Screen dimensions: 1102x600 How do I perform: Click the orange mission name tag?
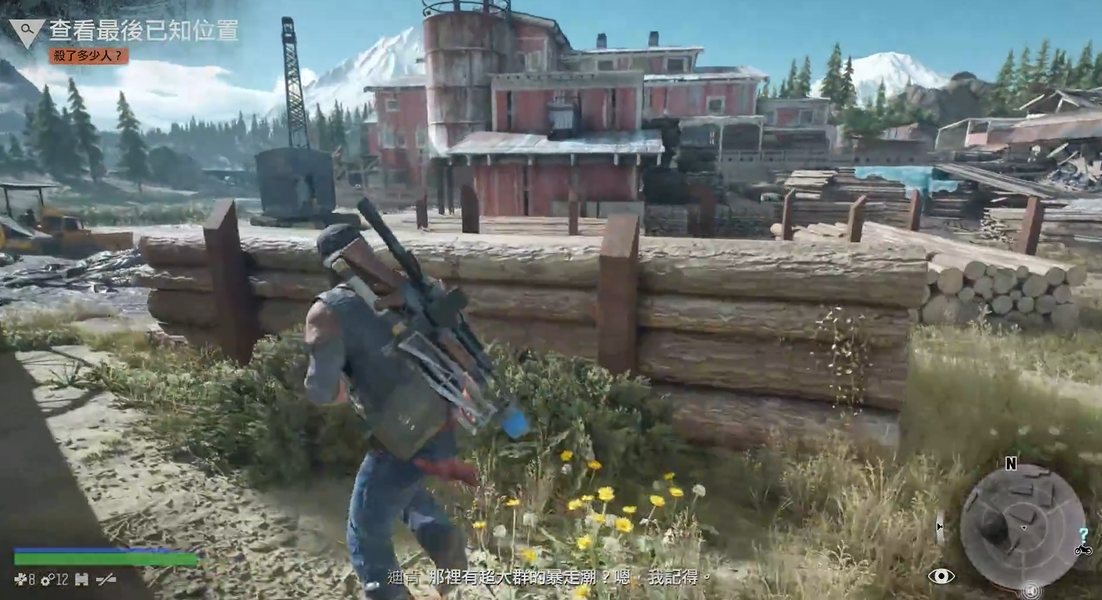point(89,56)
